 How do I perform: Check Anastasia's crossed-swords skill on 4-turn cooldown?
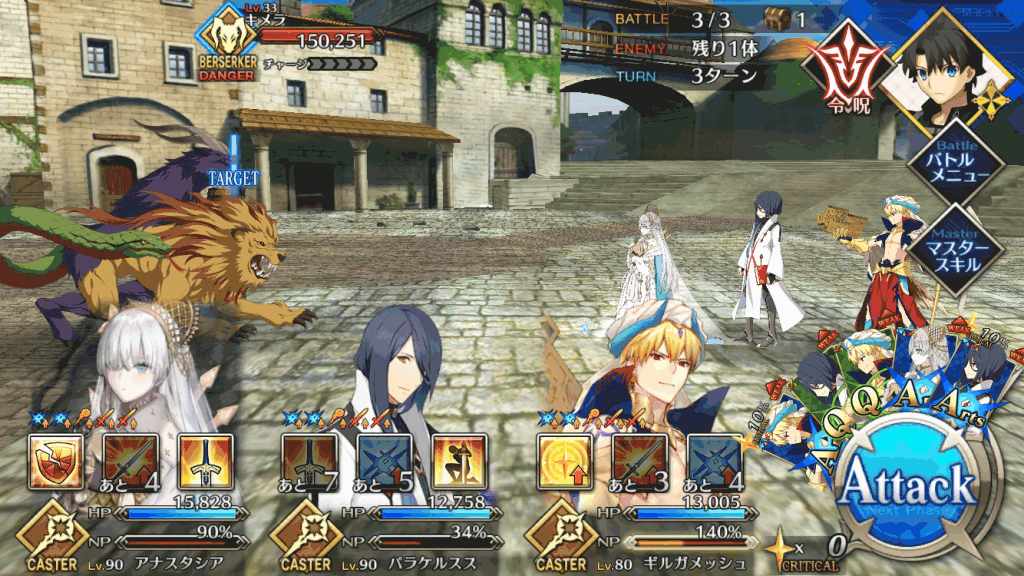[x=130, y=461]
